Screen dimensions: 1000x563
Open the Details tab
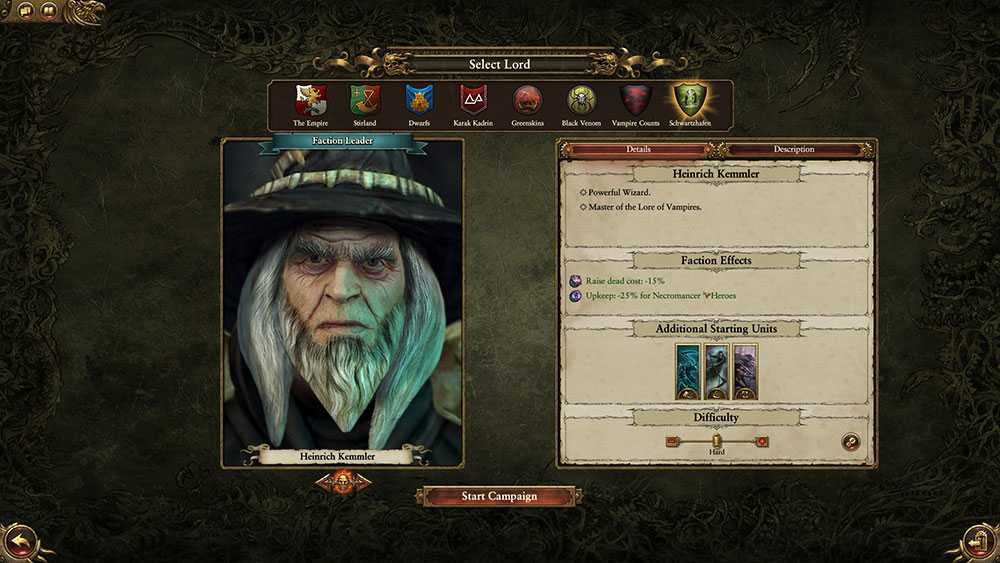[638, 149]
